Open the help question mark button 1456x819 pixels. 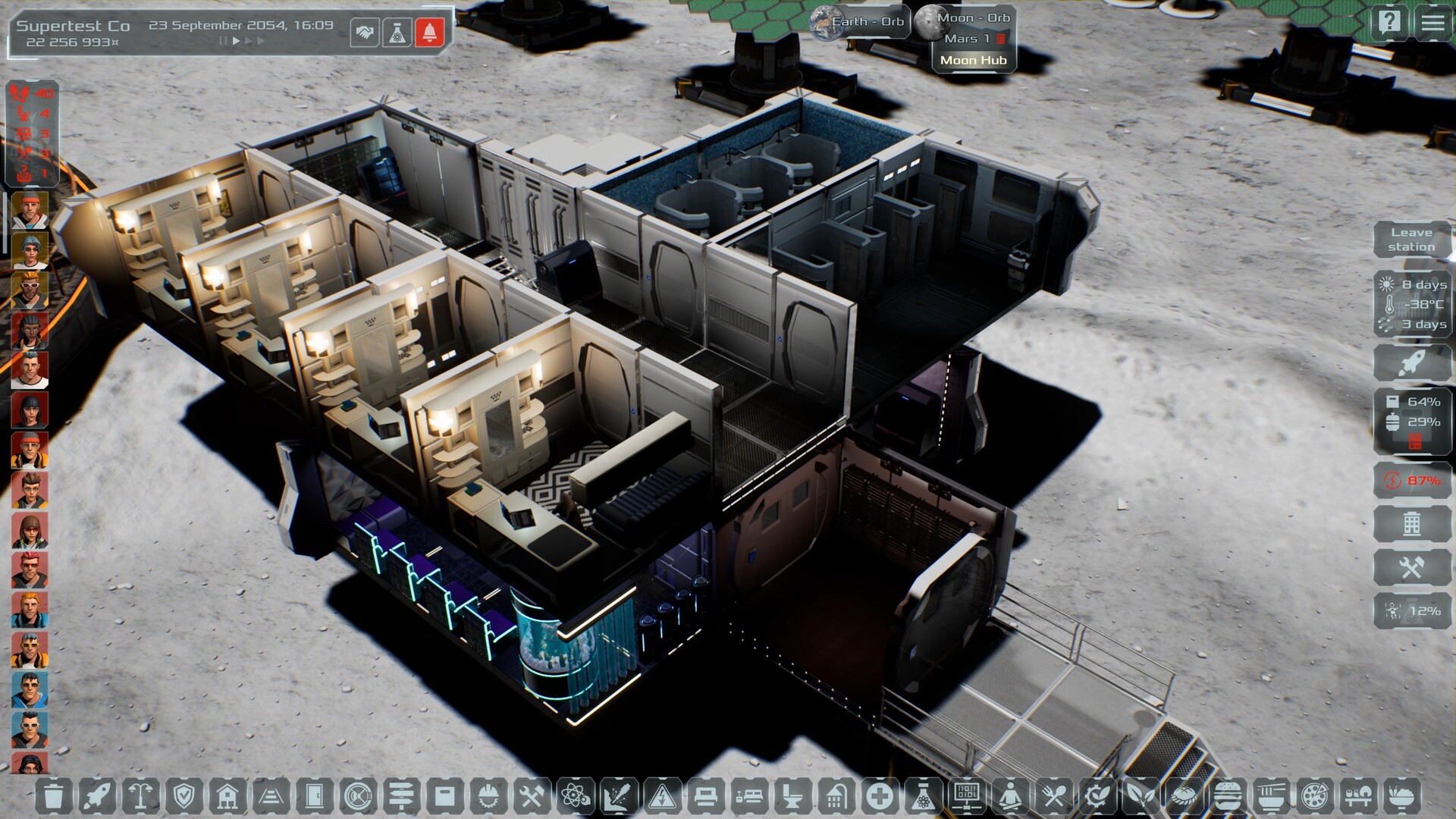[1389, 22]
